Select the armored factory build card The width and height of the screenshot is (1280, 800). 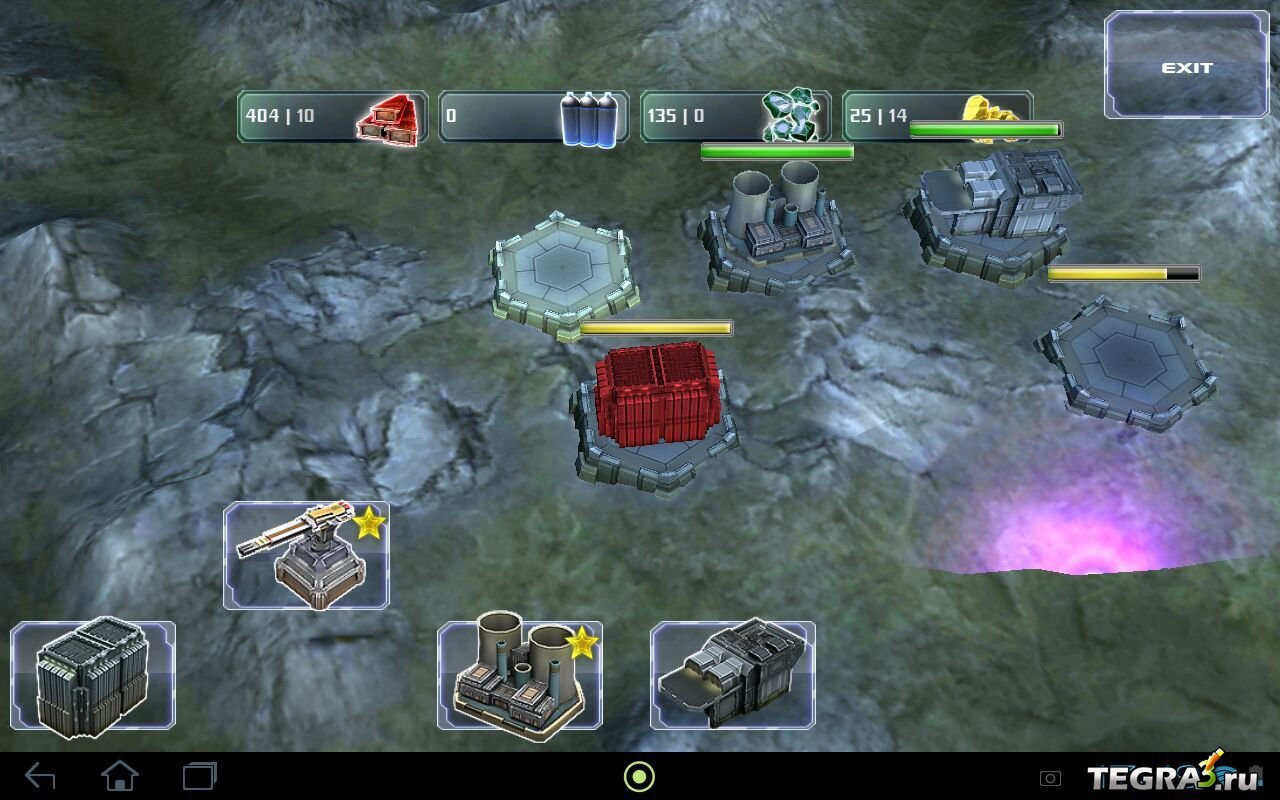[x=733, y=675]
